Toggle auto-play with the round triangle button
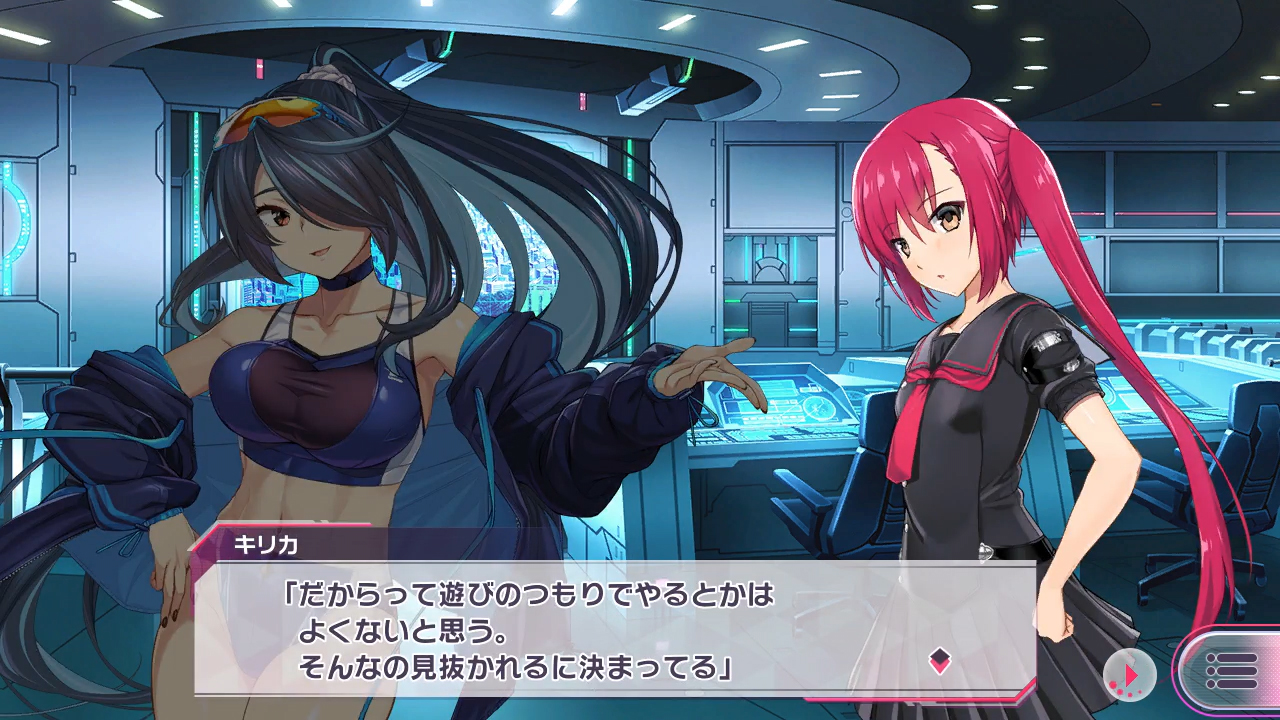 point(1129,675)
